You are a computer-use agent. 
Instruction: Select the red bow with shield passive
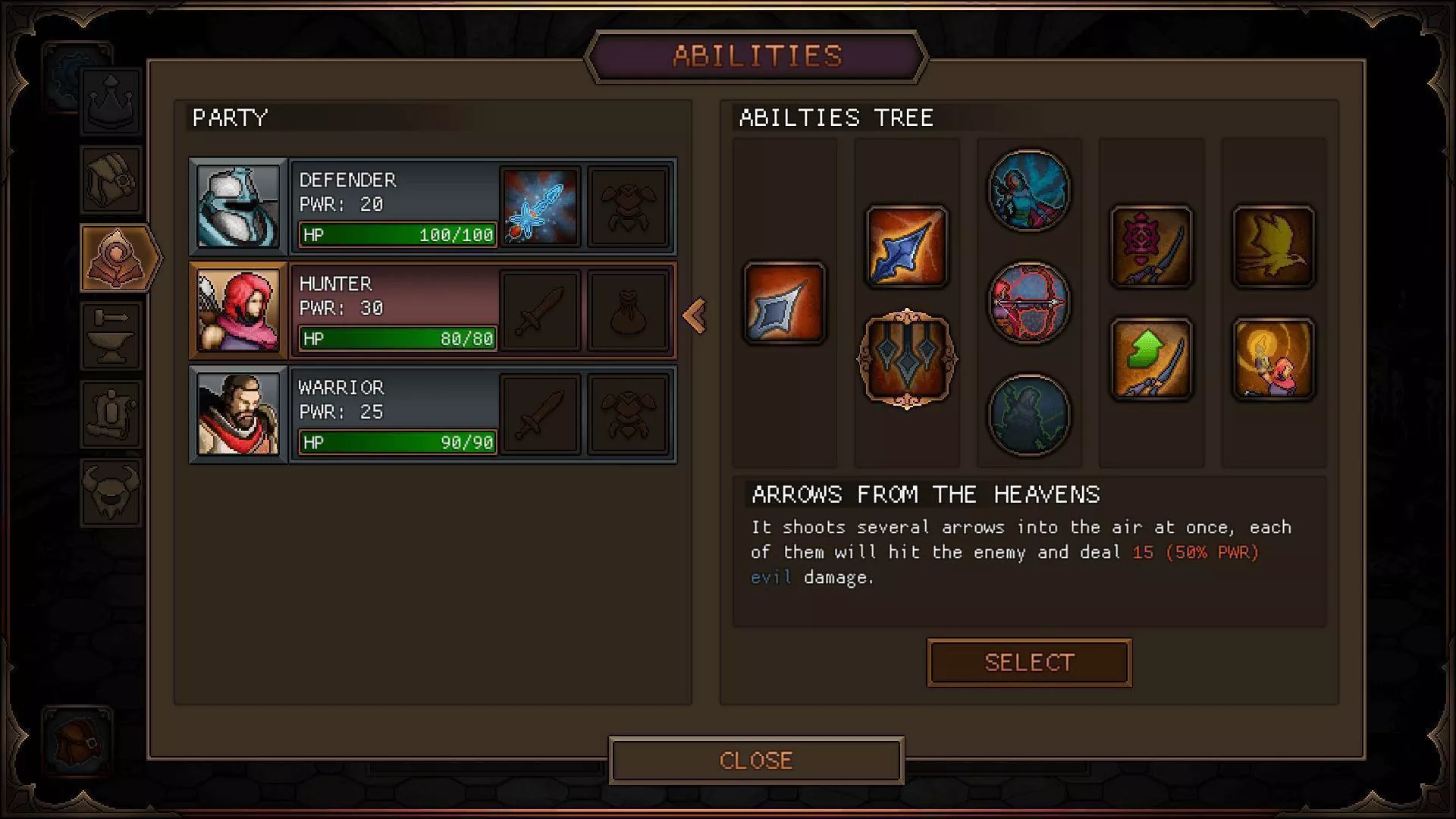coord(1029,303)
